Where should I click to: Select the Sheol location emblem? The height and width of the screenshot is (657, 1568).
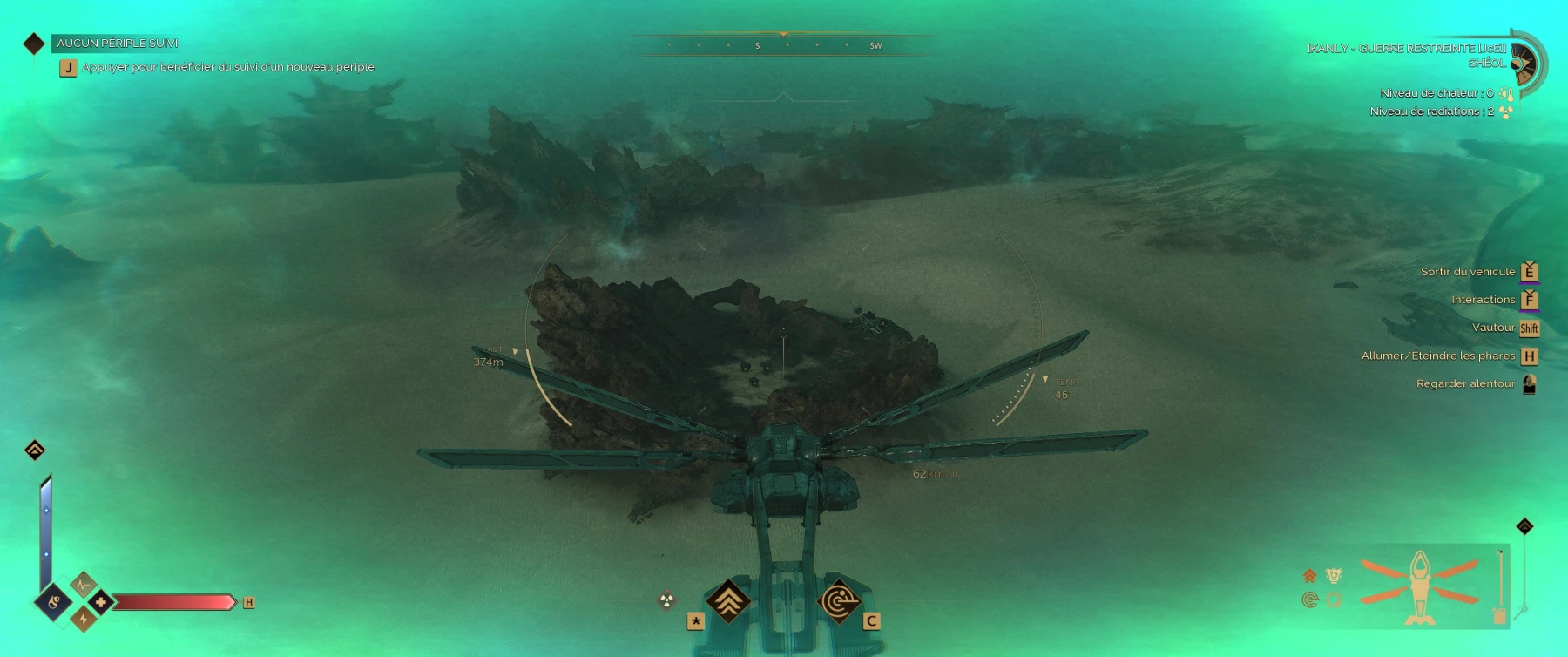point(1524,62)
